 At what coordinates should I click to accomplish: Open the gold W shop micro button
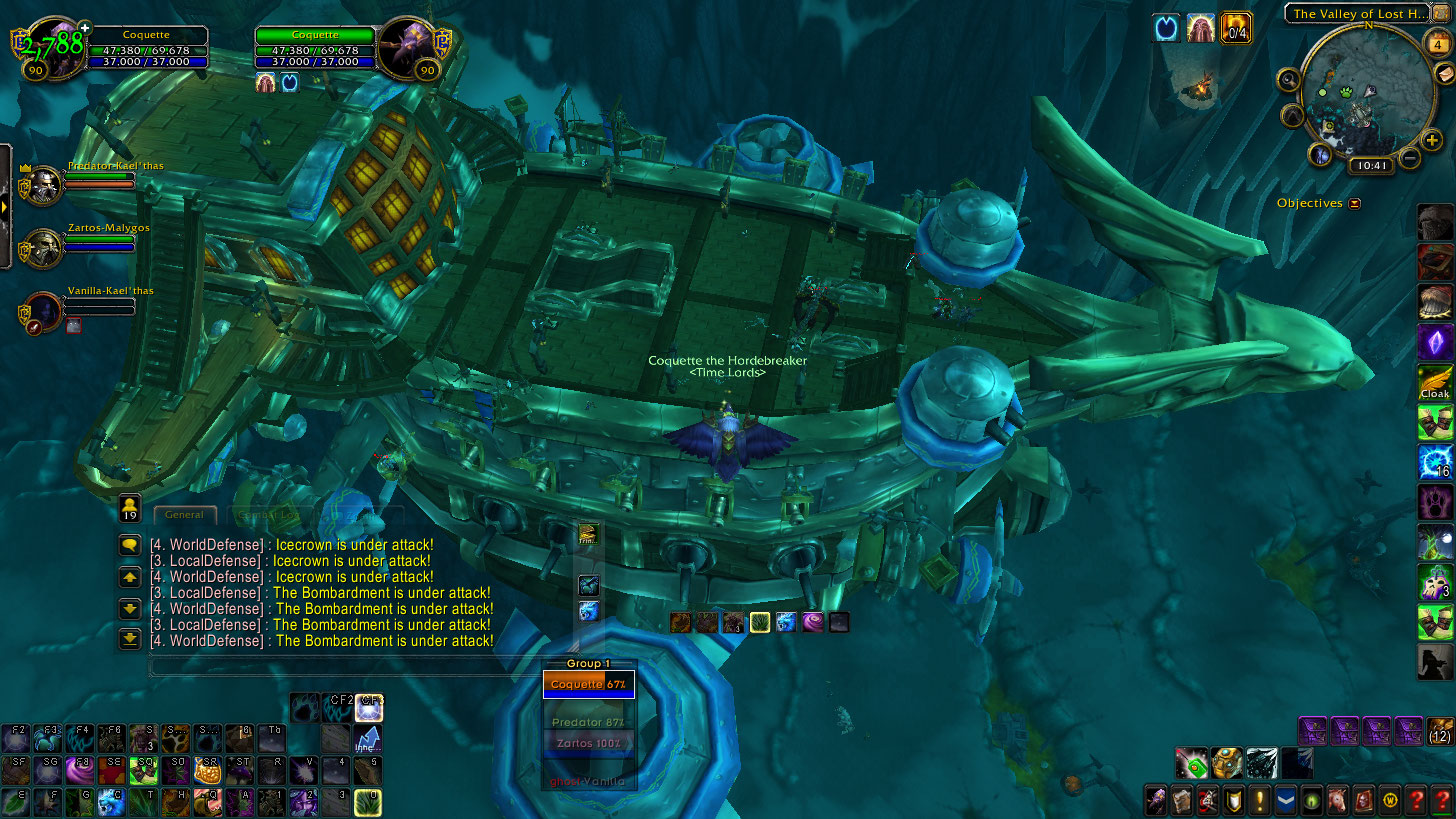pyautogui.click(x=1390, y=801)
